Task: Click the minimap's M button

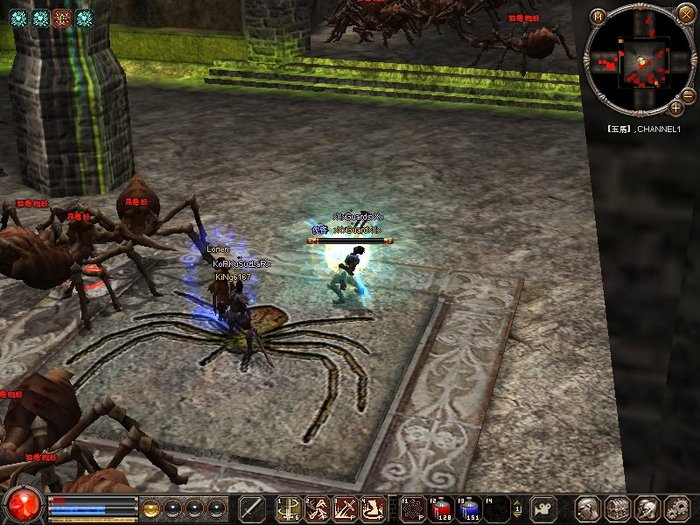Action: 597,16
